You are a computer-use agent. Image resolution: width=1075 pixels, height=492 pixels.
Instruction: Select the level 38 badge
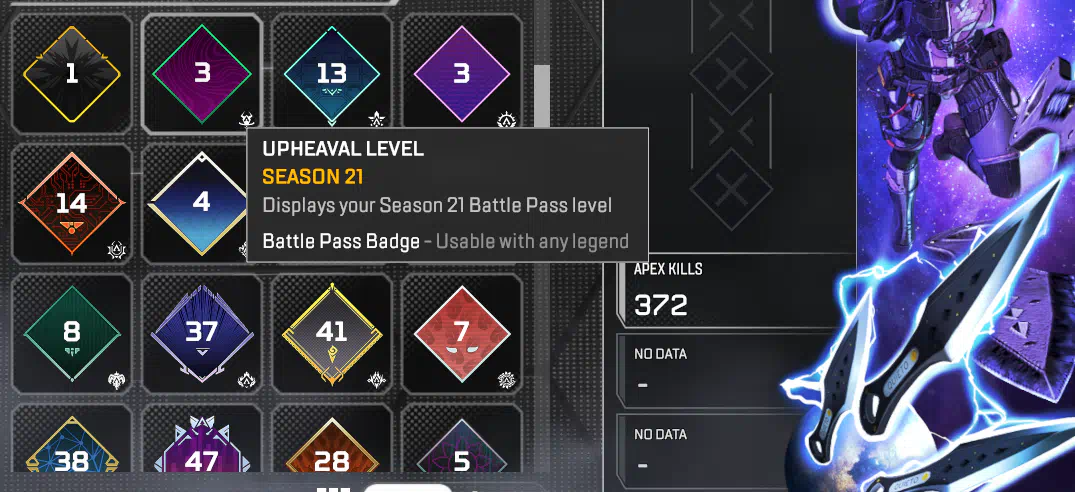pos(71,450)
